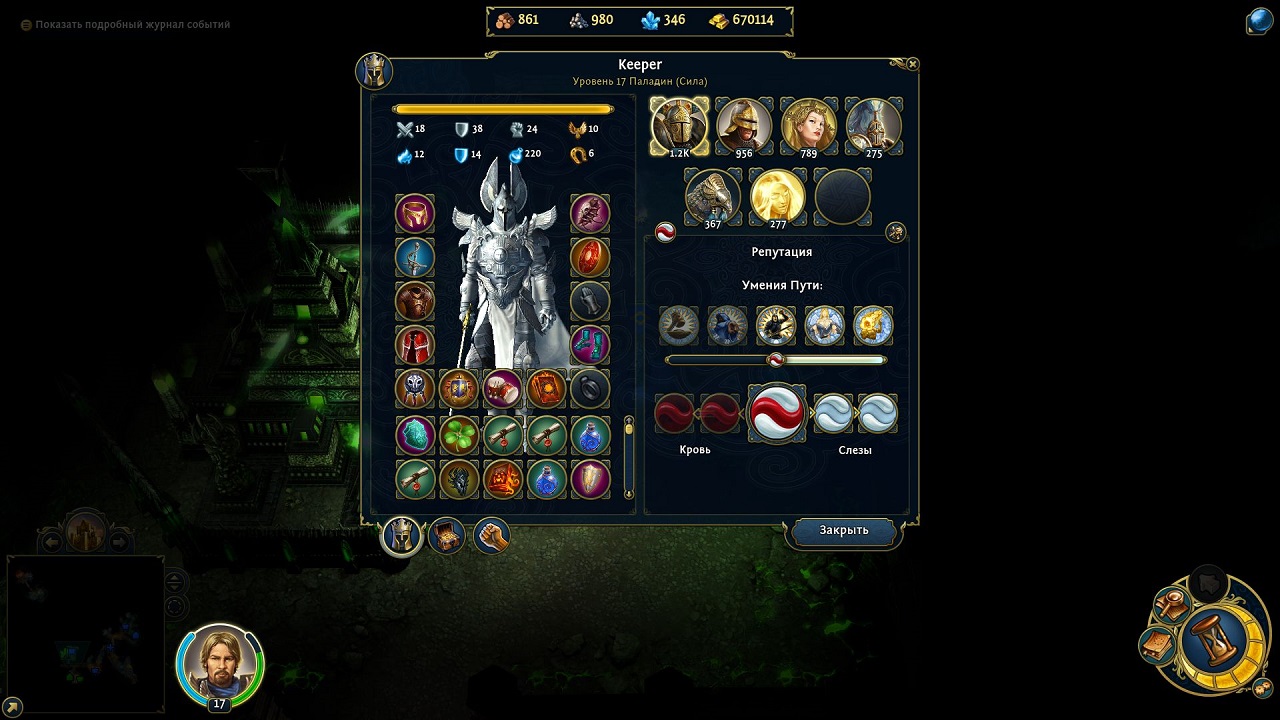Select the glowing golden angel unit stack
The height and width of the screenshot is (720, 1280).
pos(778,196)
